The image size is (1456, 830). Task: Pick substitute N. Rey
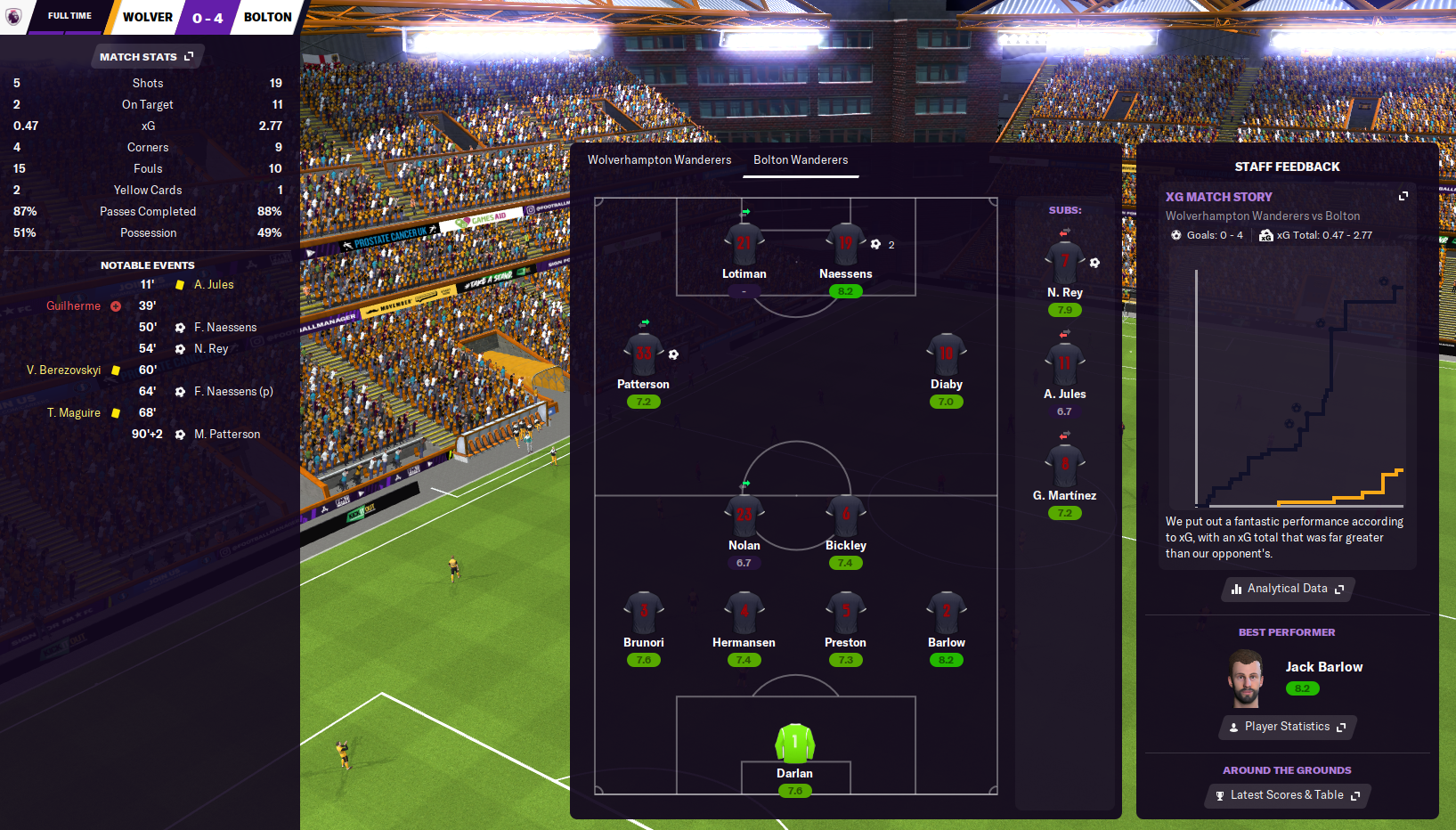click(1064, 263)
